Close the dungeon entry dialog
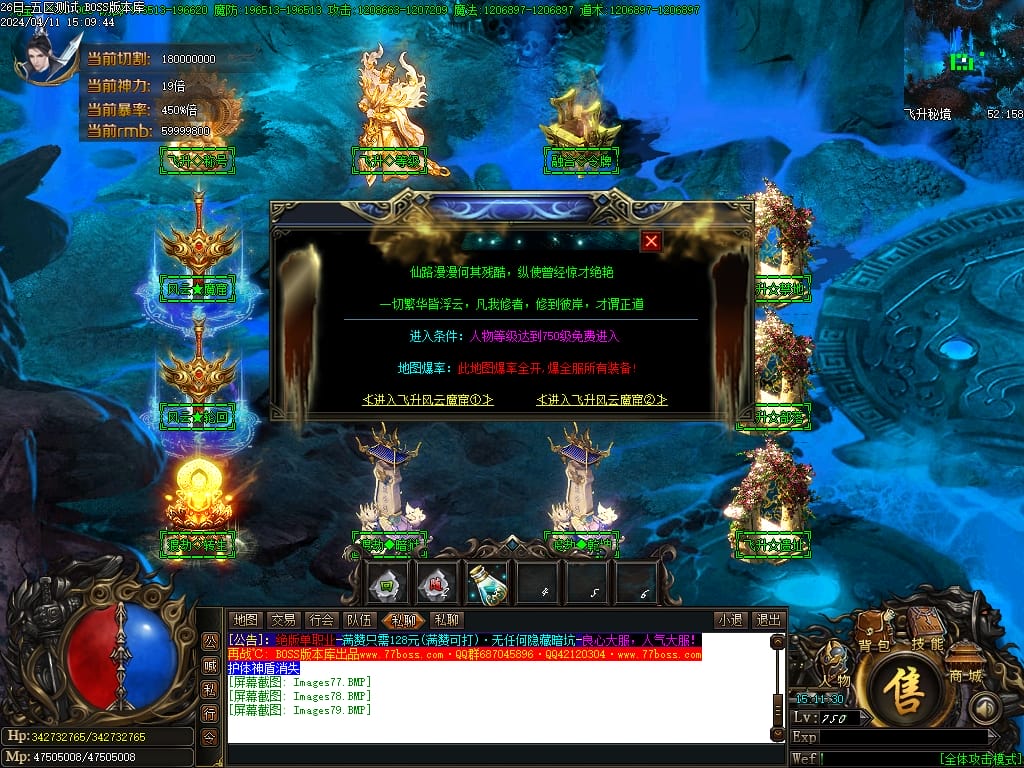 click(651, 241)
